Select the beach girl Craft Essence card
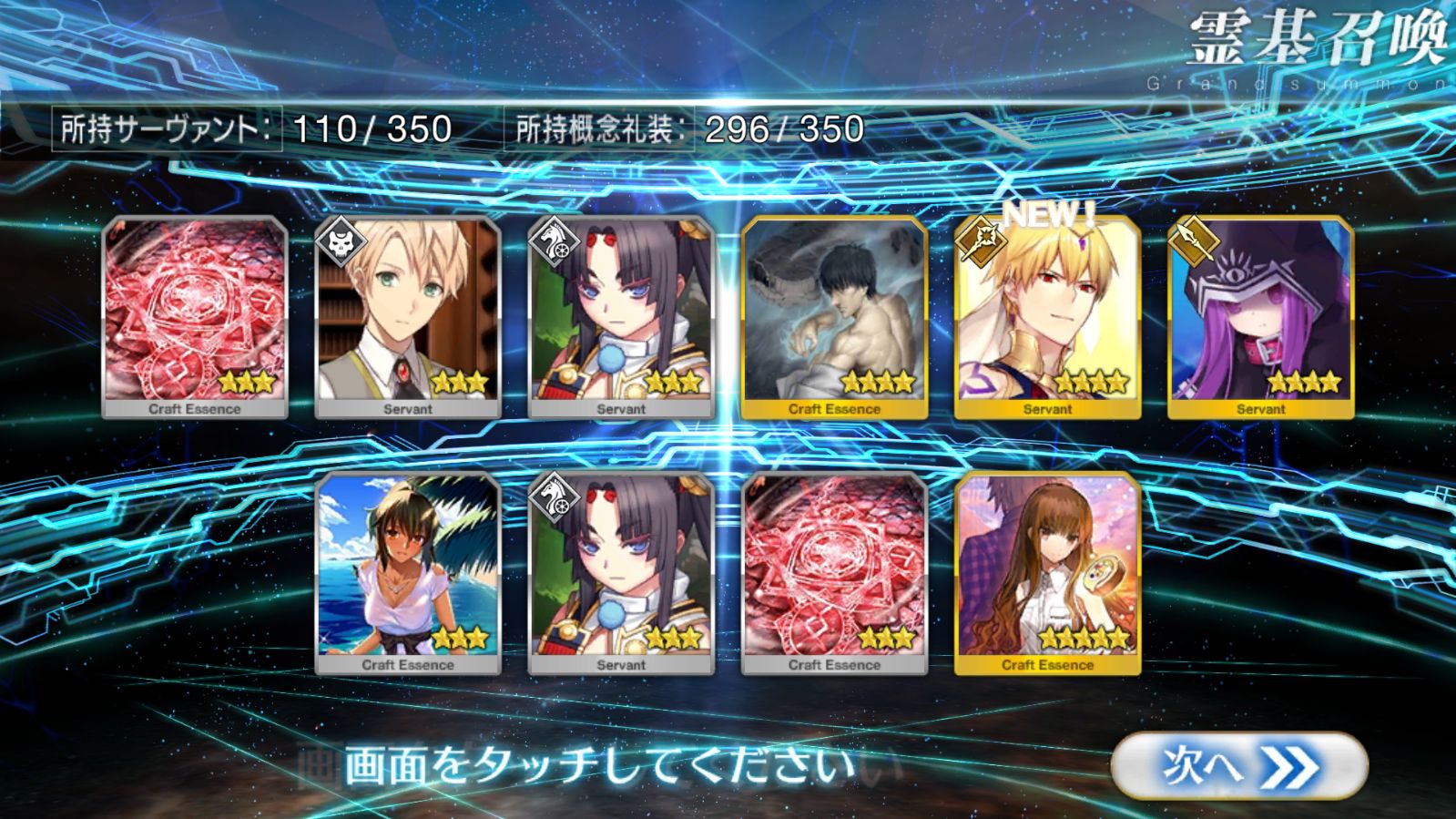 (x=408, y=574)
